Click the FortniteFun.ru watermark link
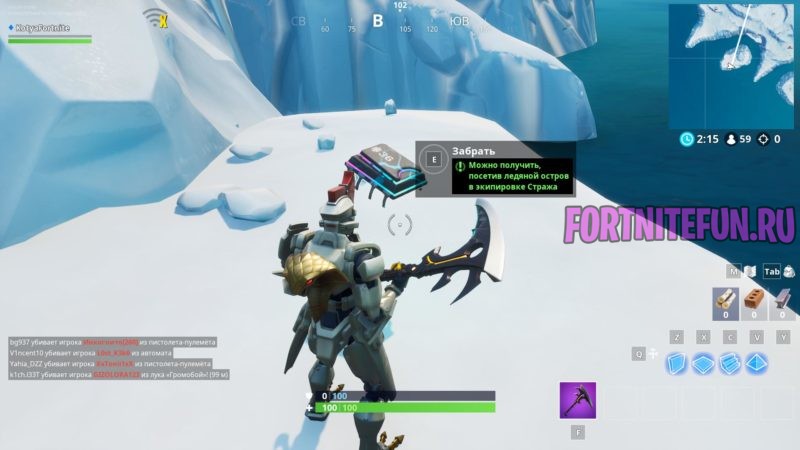 (681, 222)
